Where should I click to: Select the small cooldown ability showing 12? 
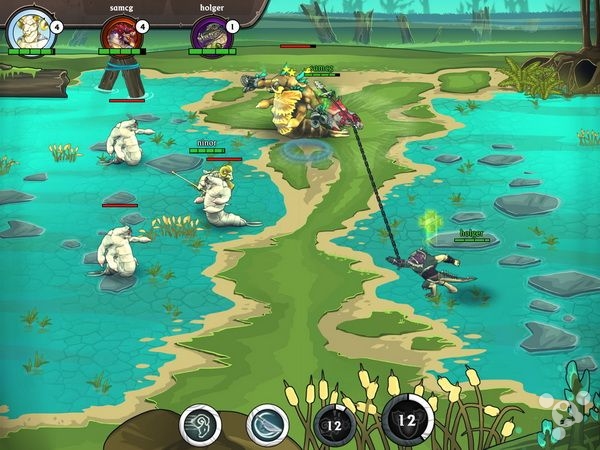(x=335, y=423)
